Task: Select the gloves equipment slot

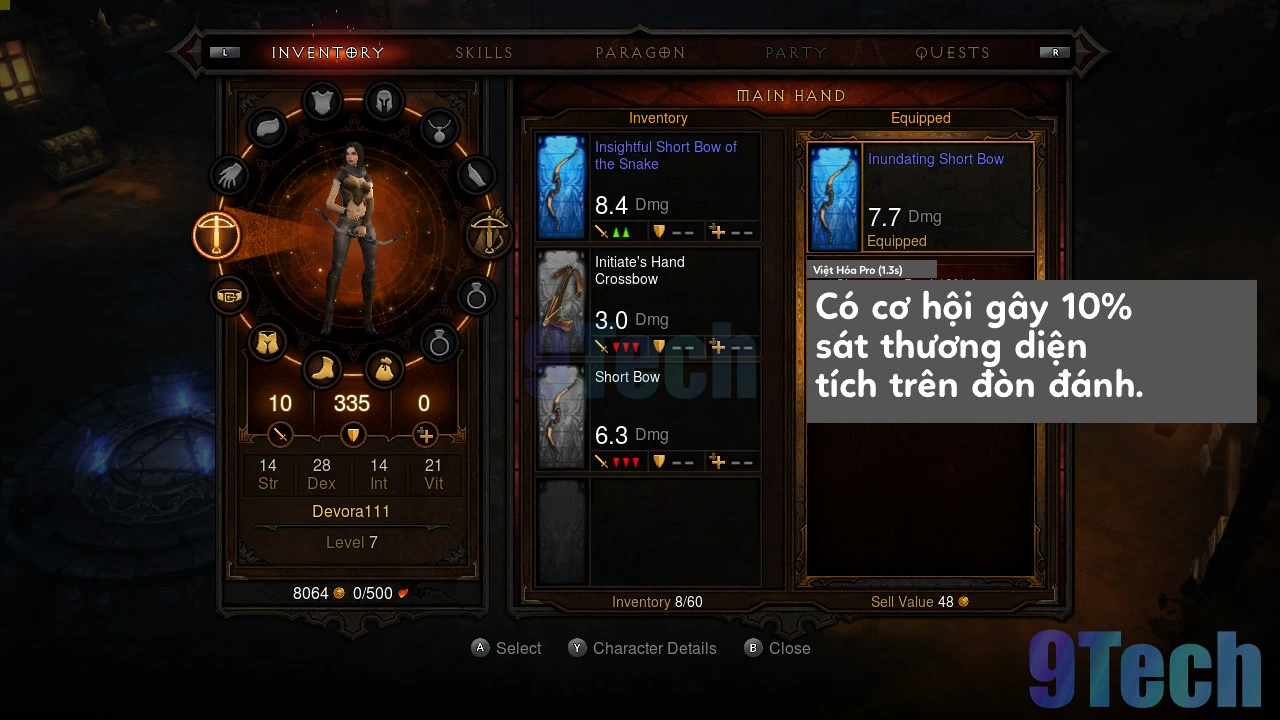Action: [230, 177]
